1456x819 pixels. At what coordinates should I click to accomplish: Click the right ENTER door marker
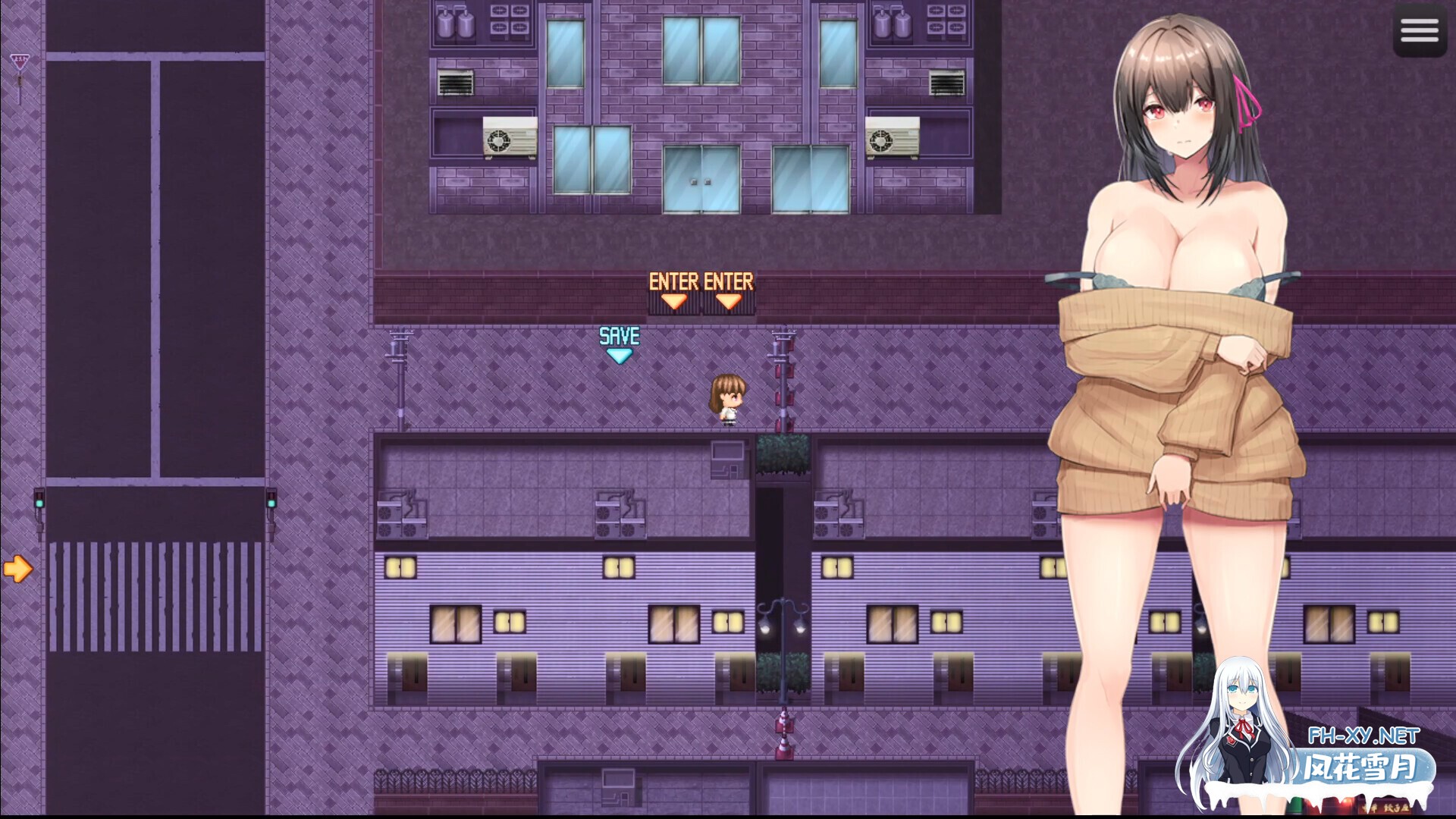pos(730,292)
